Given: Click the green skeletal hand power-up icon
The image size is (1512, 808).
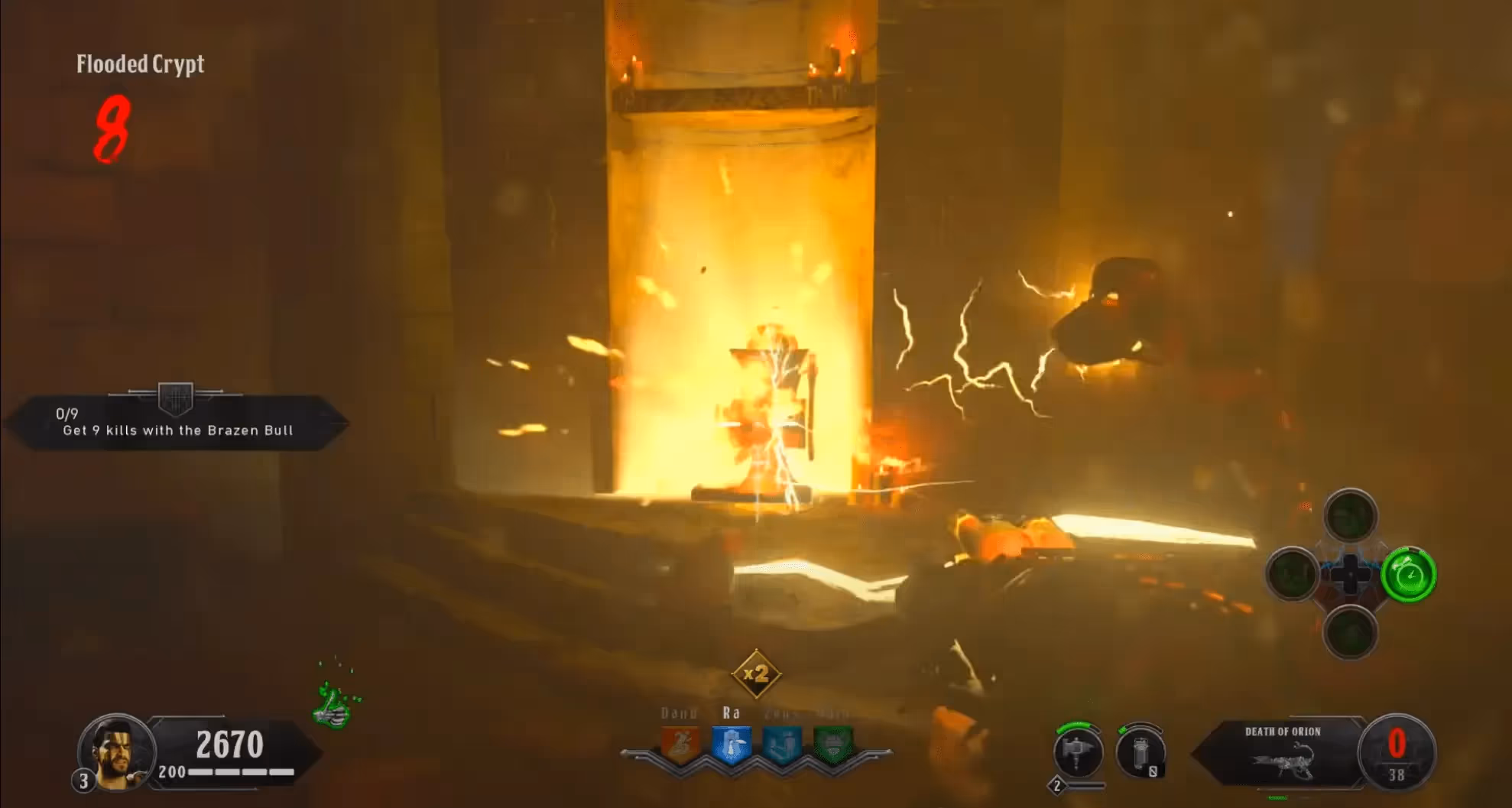Looking at the screenshot, I should [x=335, y=705].
